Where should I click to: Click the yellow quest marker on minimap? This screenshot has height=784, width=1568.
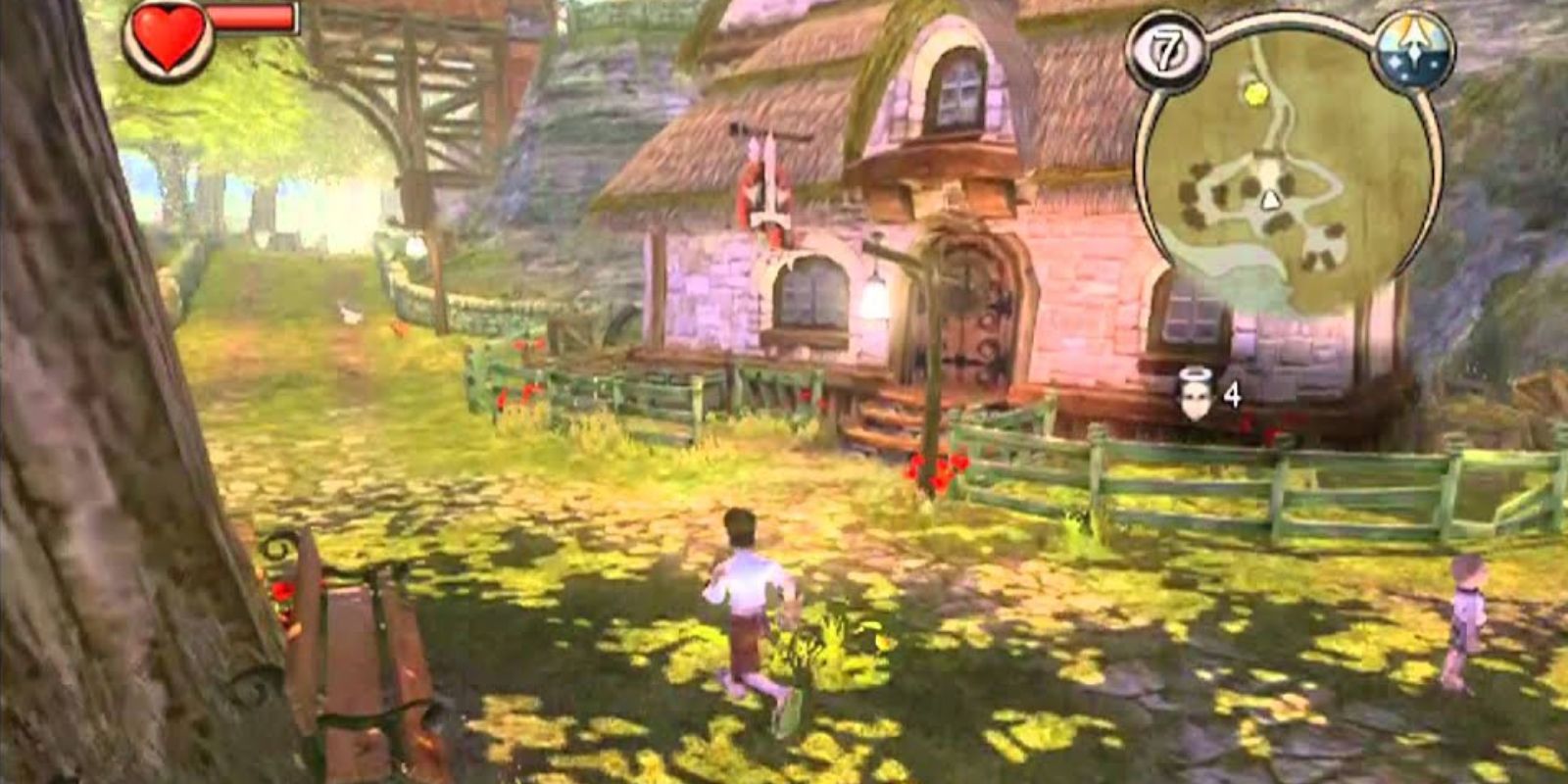point(1252,94)
